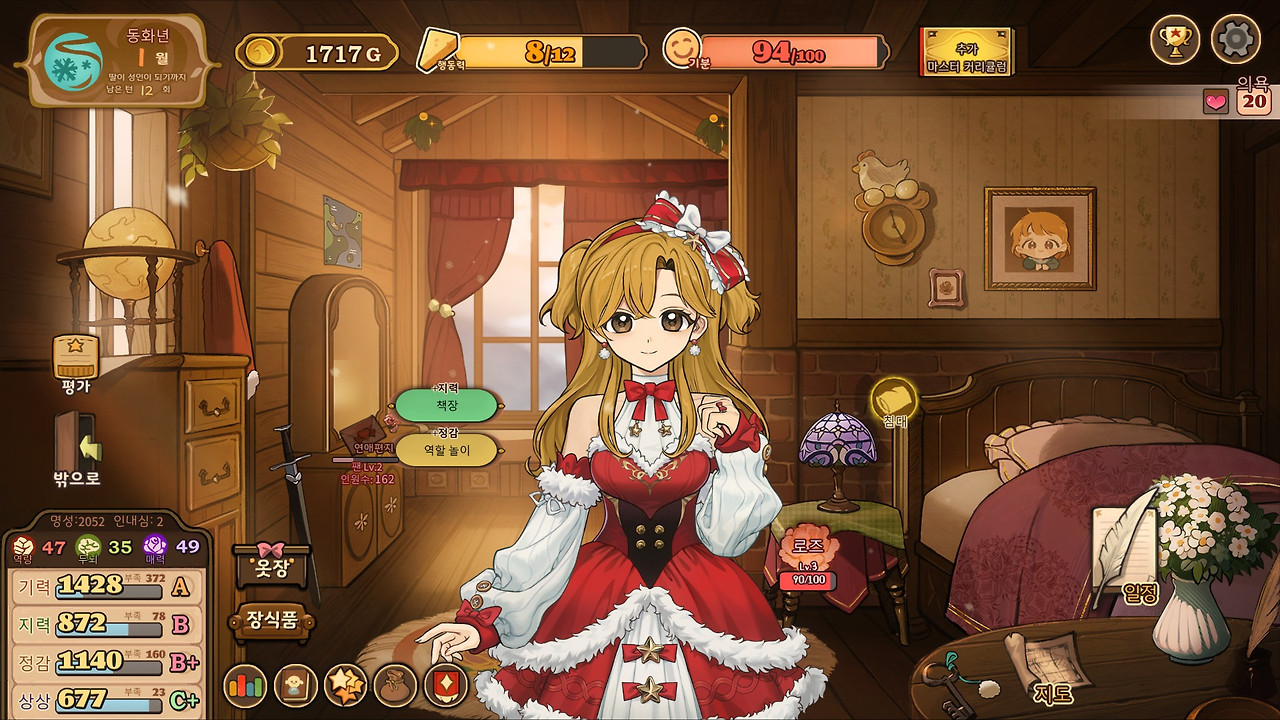The image size is (1280, 720).
Task: Open the brown pouch bag icon
Action: (x=395, y=686)
